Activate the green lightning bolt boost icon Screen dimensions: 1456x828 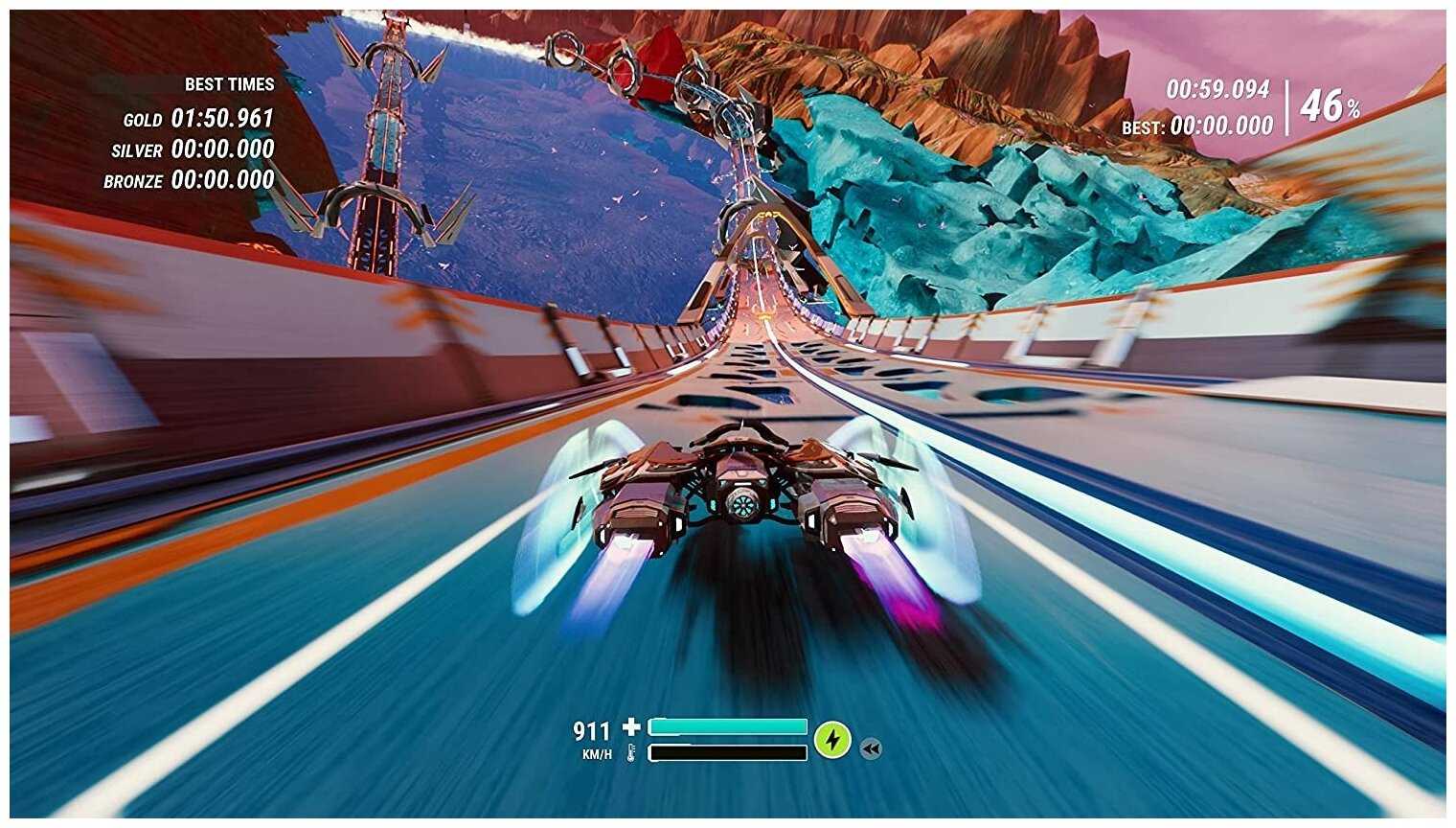pyautogui.click(x=832, y=739)
